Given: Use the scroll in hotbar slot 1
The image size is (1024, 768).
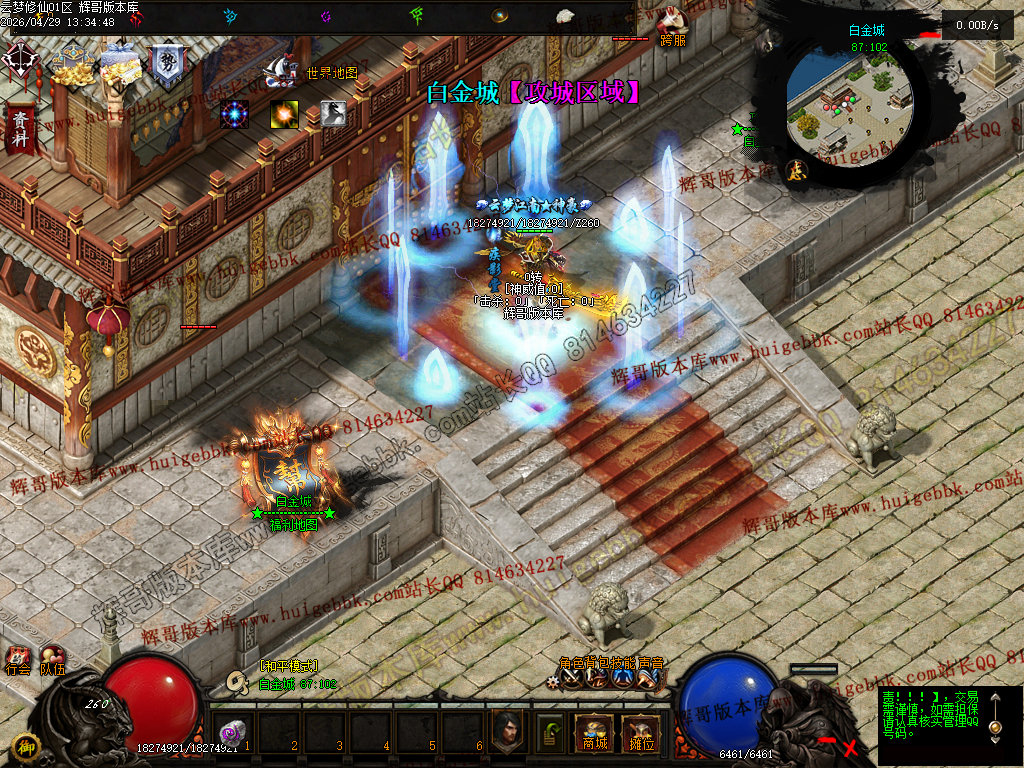Looking at the screenshot, I should coord(233,731).
